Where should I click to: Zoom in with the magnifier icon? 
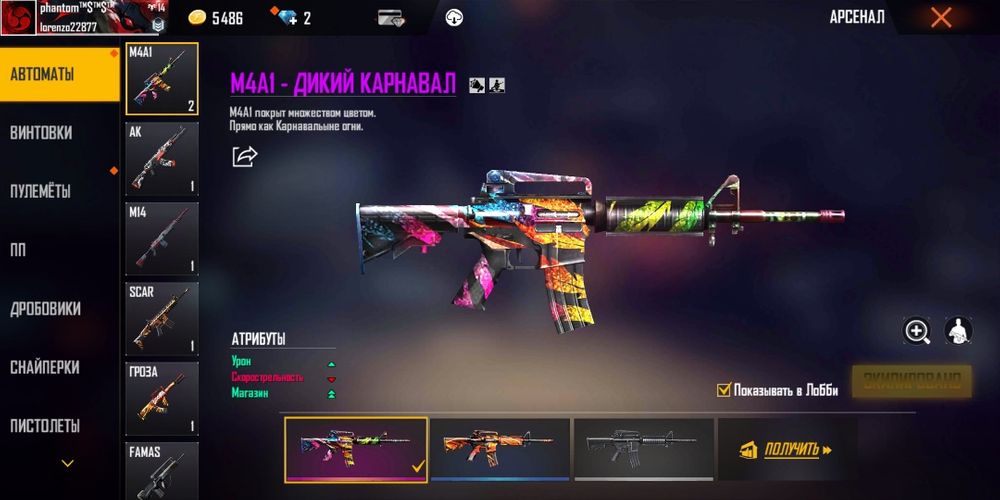coord(917,331)
